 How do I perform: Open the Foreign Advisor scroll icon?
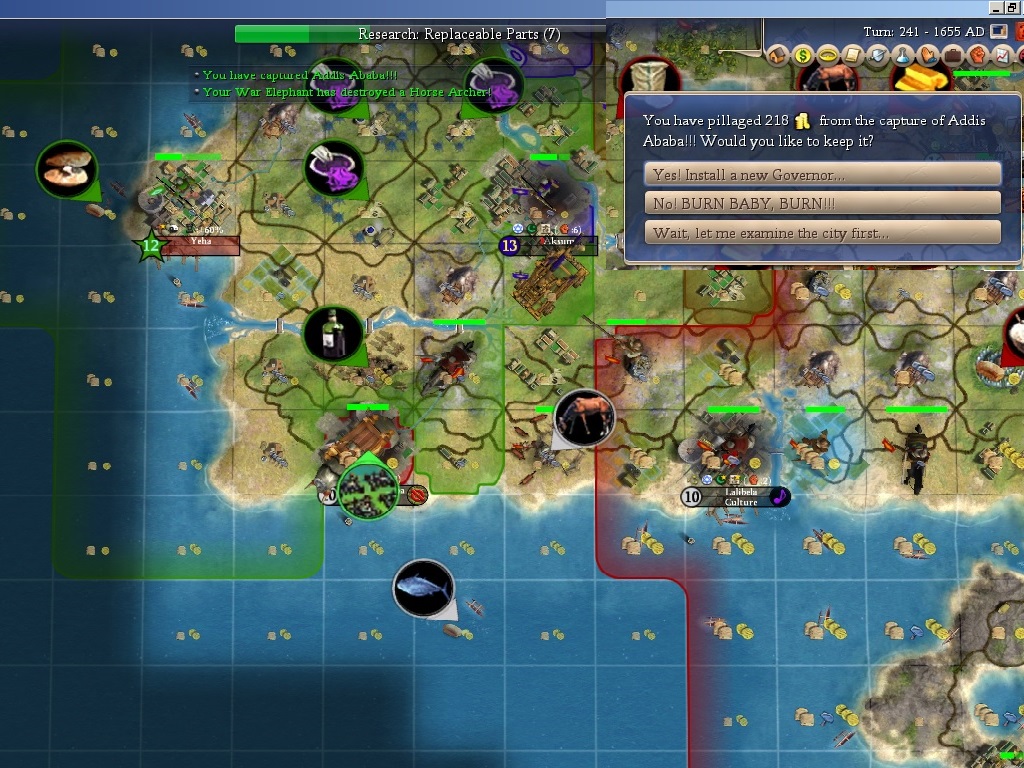853,56
